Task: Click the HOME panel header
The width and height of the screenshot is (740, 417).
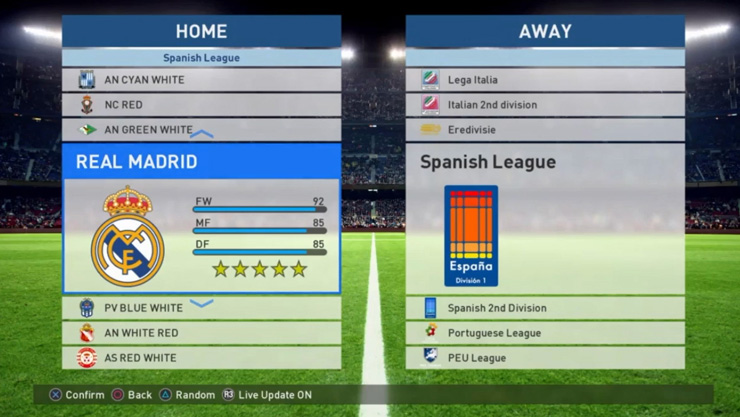Action: click(x=201, y=31)
